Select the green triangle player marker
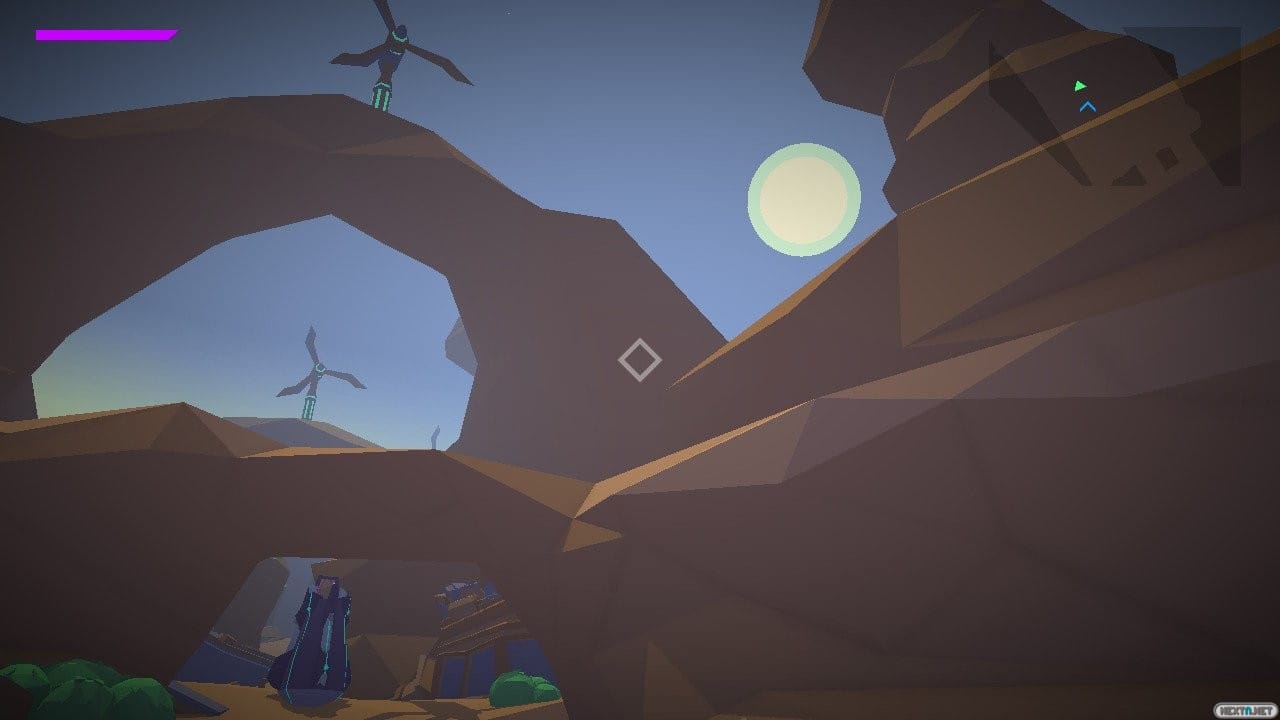 point(1080,86)
